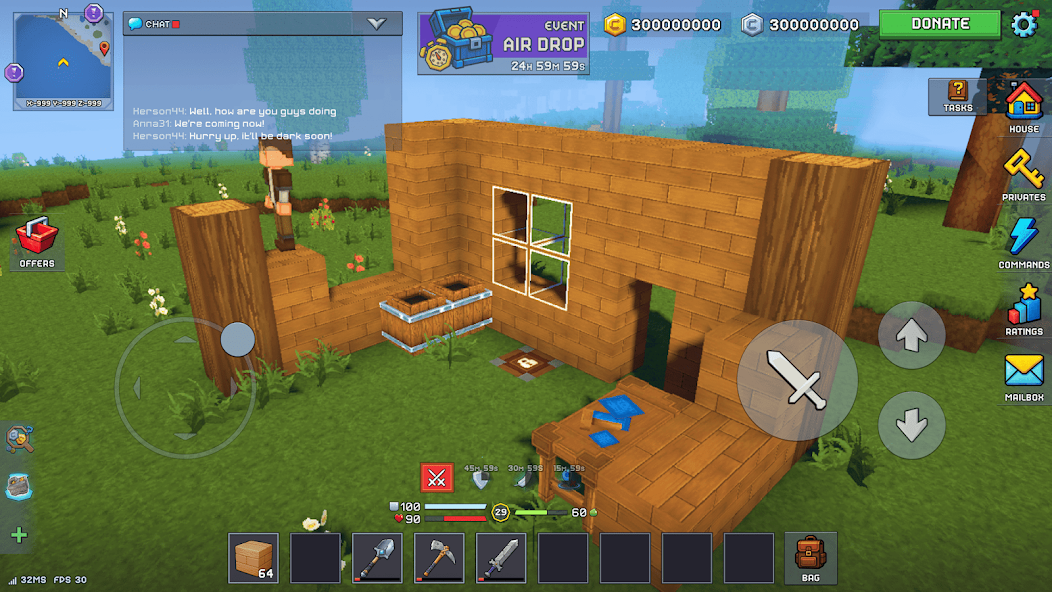
Task: Select the wooden planks hotbar slot
Action: (x=254, y=558)
